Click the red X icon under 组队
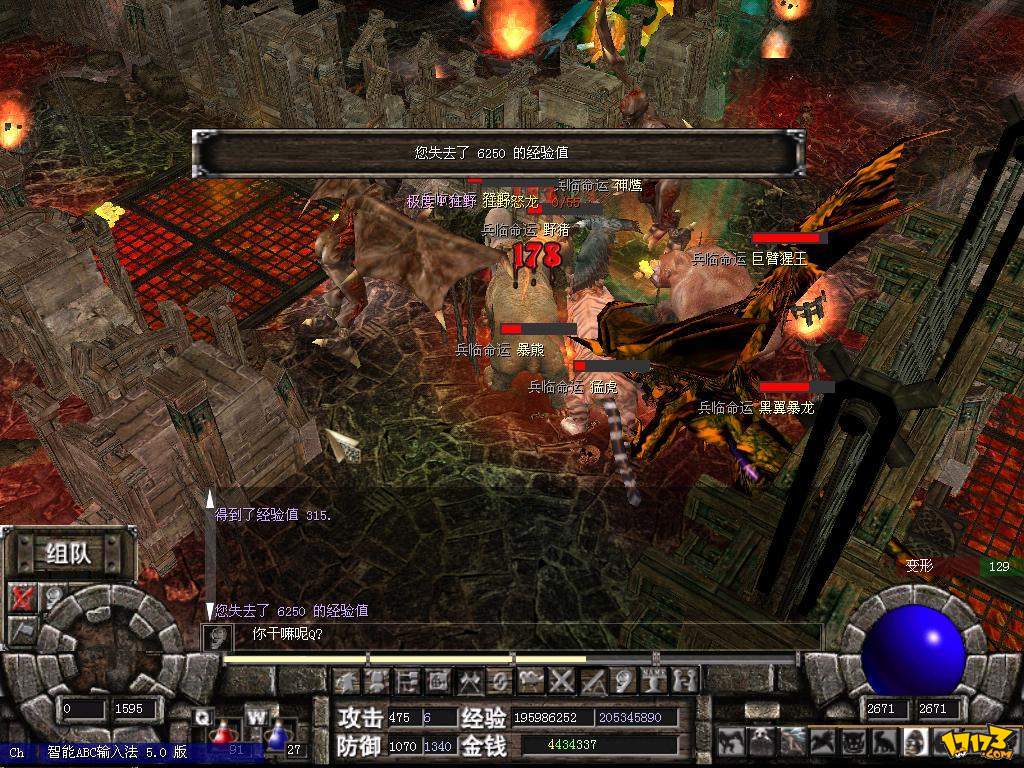Image resolution: width=1024 pixels, height=768 pixels. tap(22, 598)
